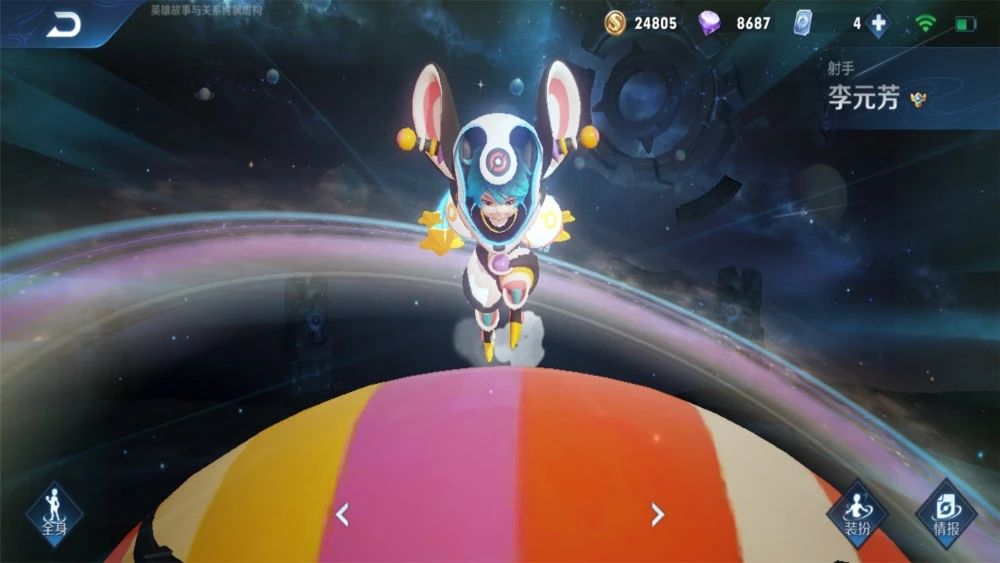Add more tickets with the plus button
The width and height of the screenshot is (1000, 563).
coord(878,23)
